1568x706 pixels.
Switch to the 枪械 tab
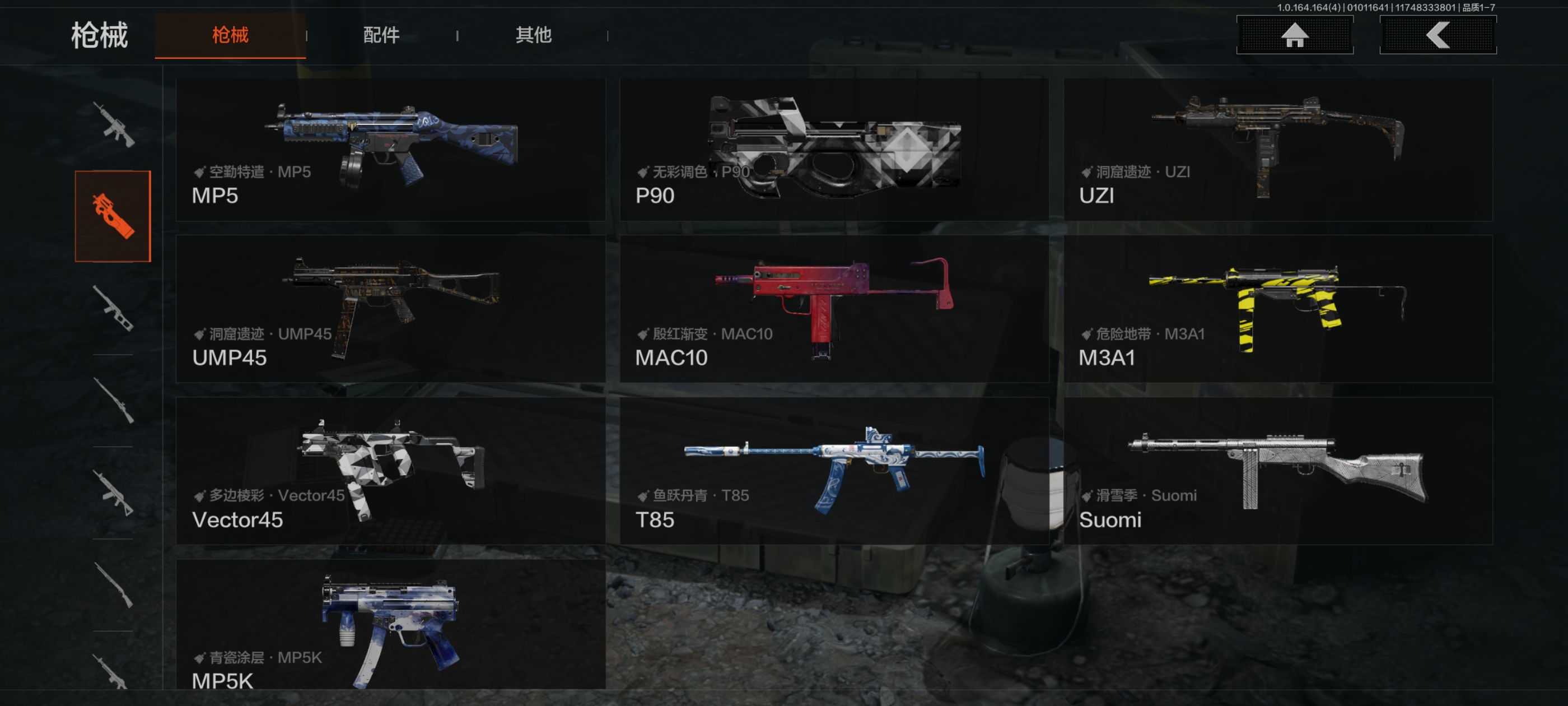(x=230, y=35)
